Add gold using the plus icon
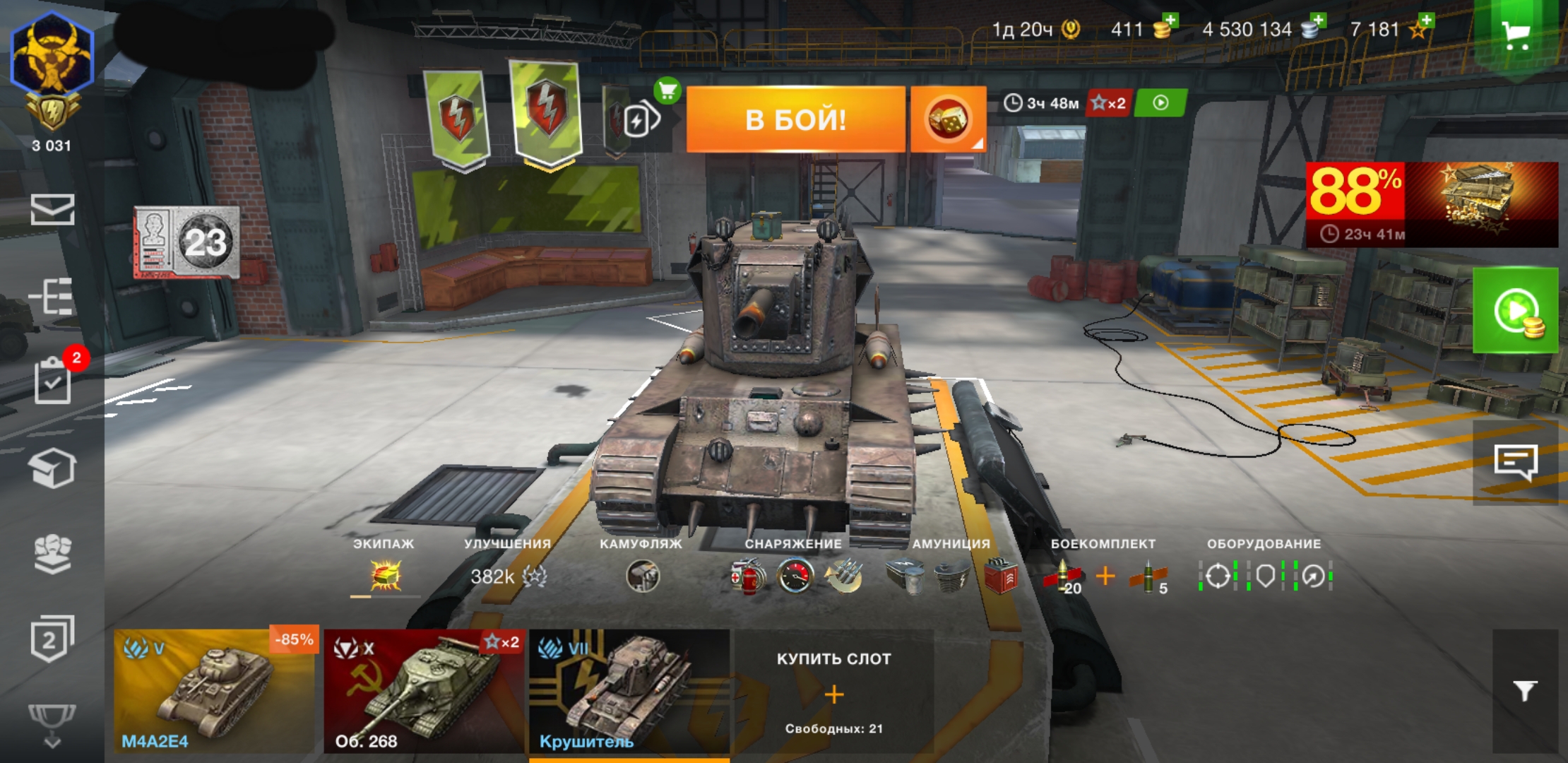This screenshot has height=763, width=1568. click(x=1169, y=21)
